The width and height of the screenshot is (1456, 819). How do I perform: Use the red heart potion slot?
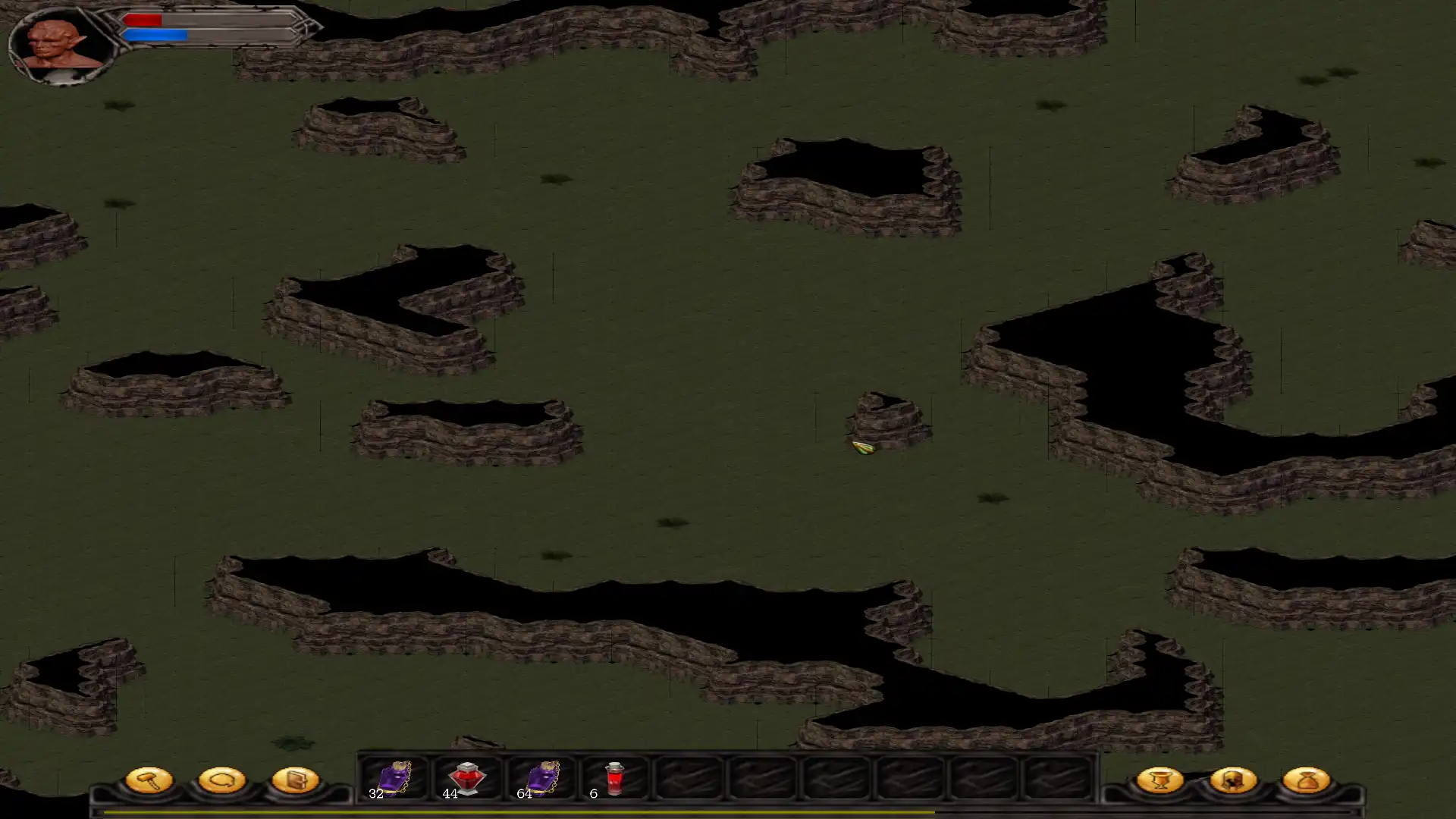pos(466,778)
